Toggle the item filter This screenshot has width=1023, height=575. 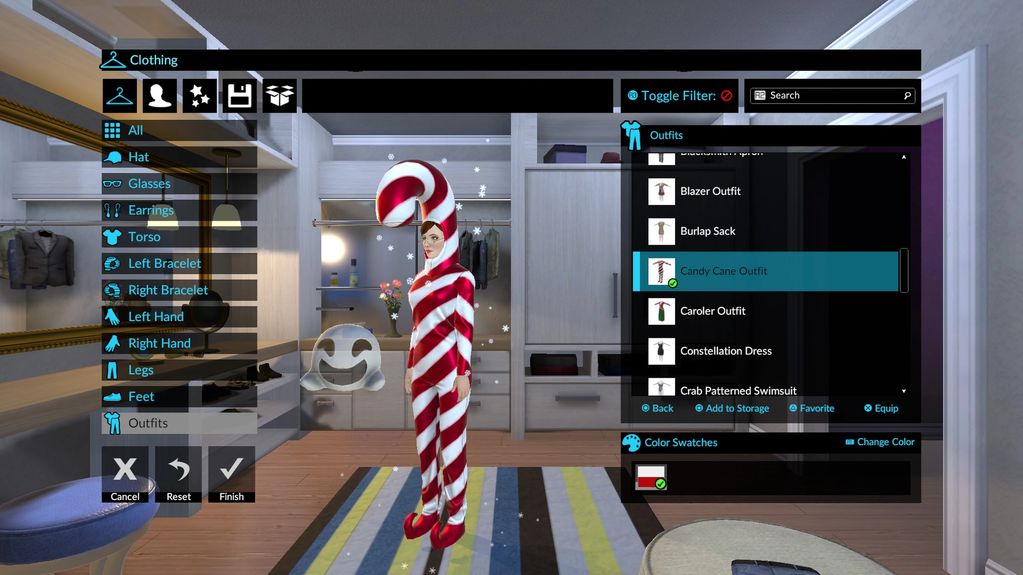click(x=680, y=96)
